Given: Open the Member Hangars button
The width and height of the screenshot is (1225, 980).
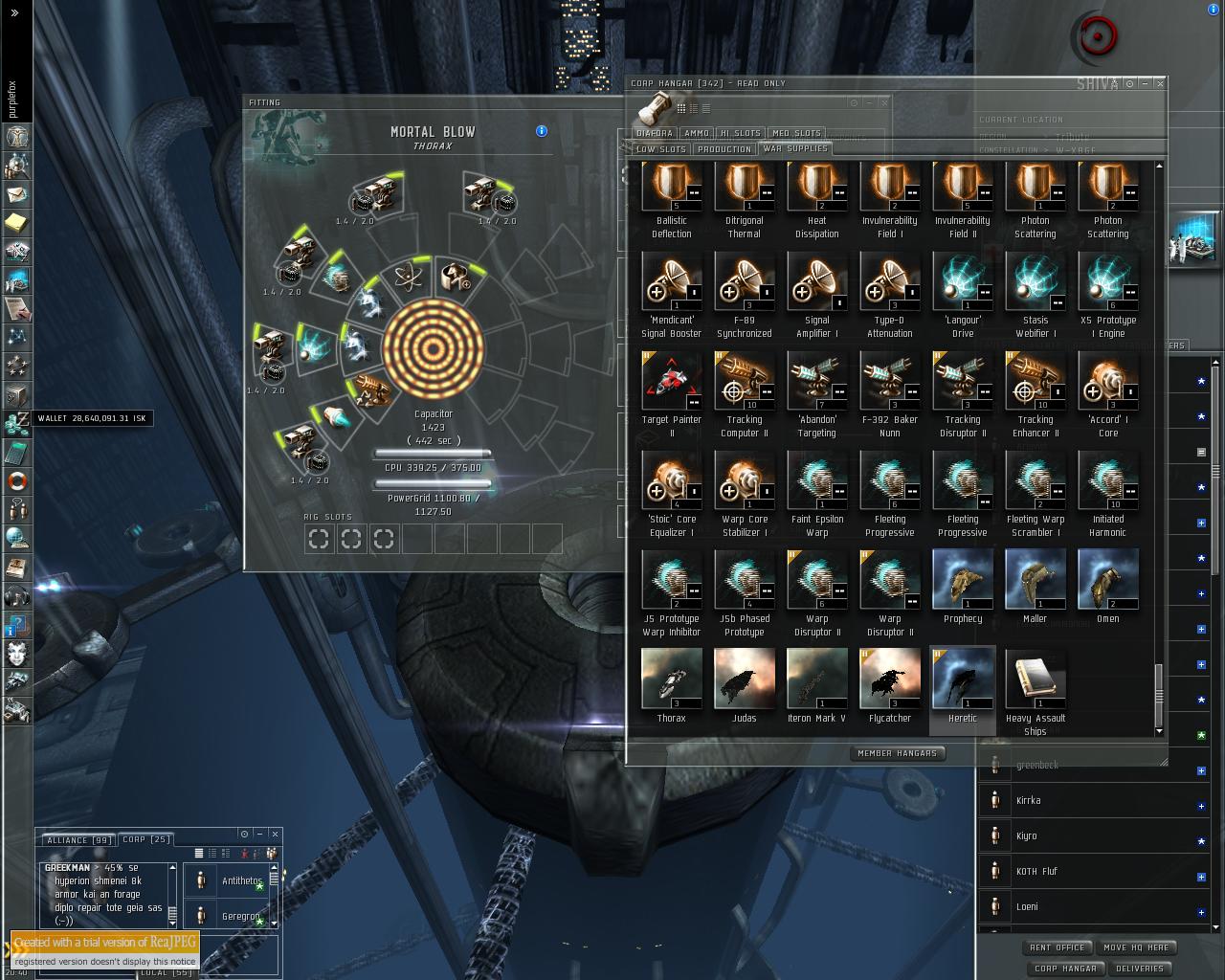Looking at the screenshot, I should [x=897, y=753].
